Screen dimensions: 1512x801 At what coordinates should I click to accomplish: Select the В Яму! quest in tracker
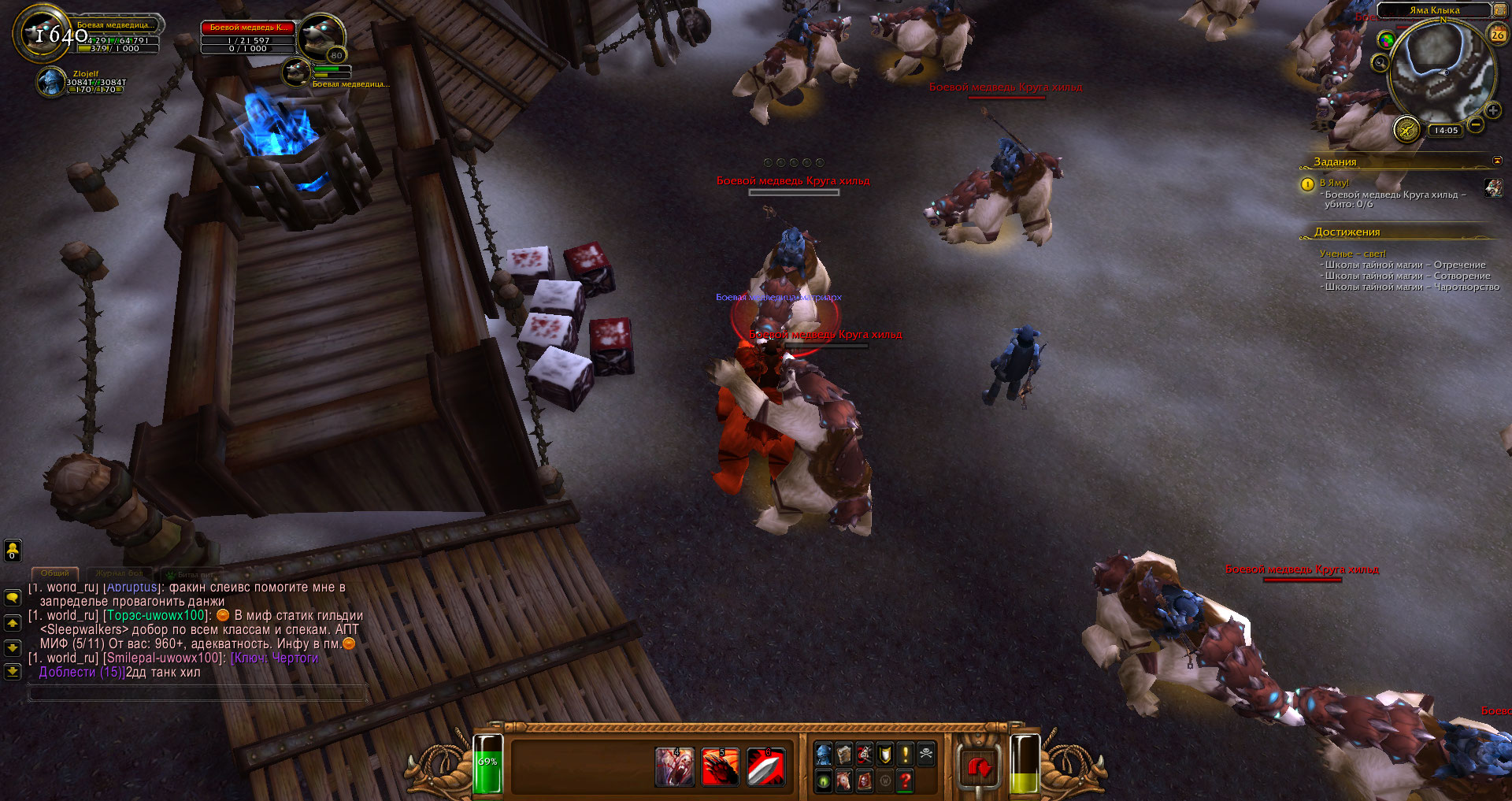click(1335, 183)
